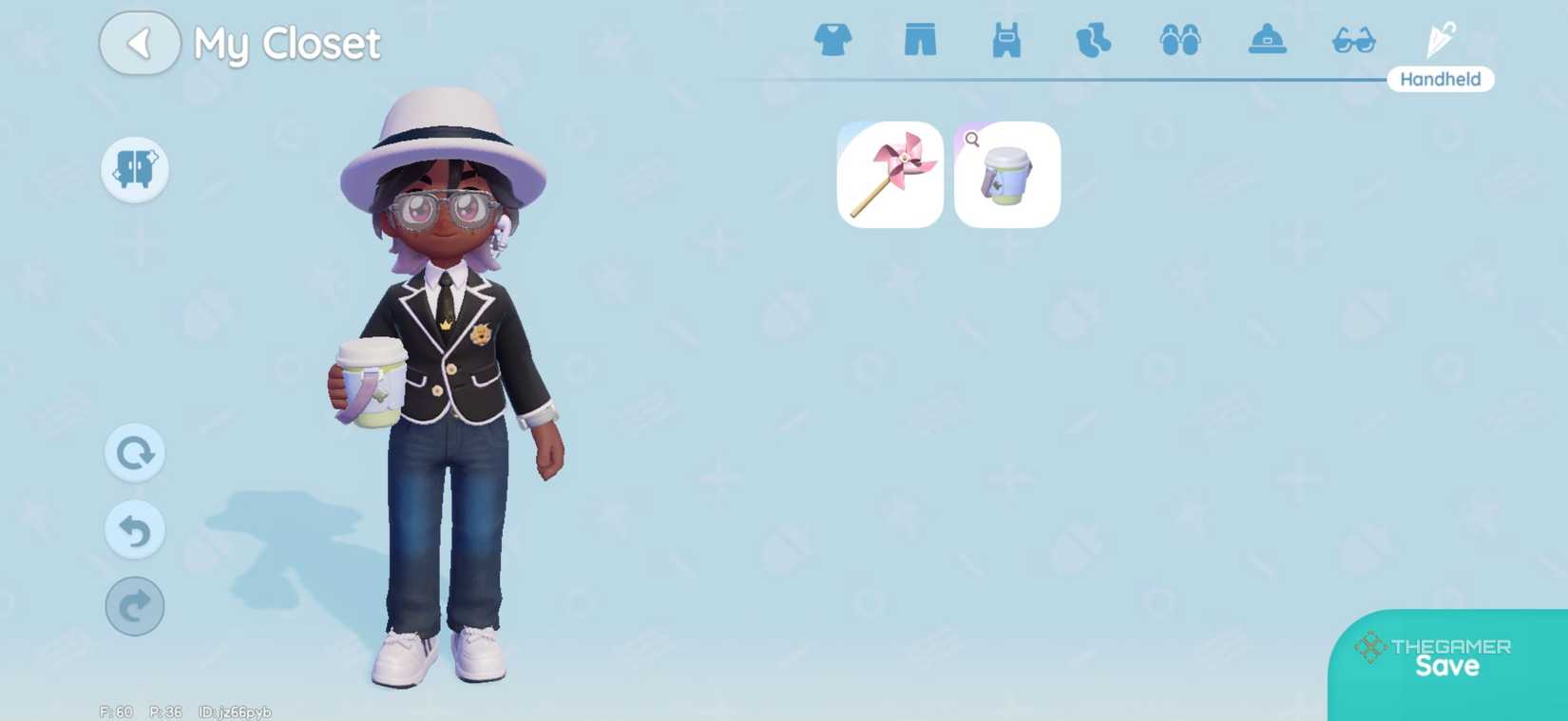This screenshot has height=721, width=1568.
Task: Select the shirt category icon
Action: 833,40
